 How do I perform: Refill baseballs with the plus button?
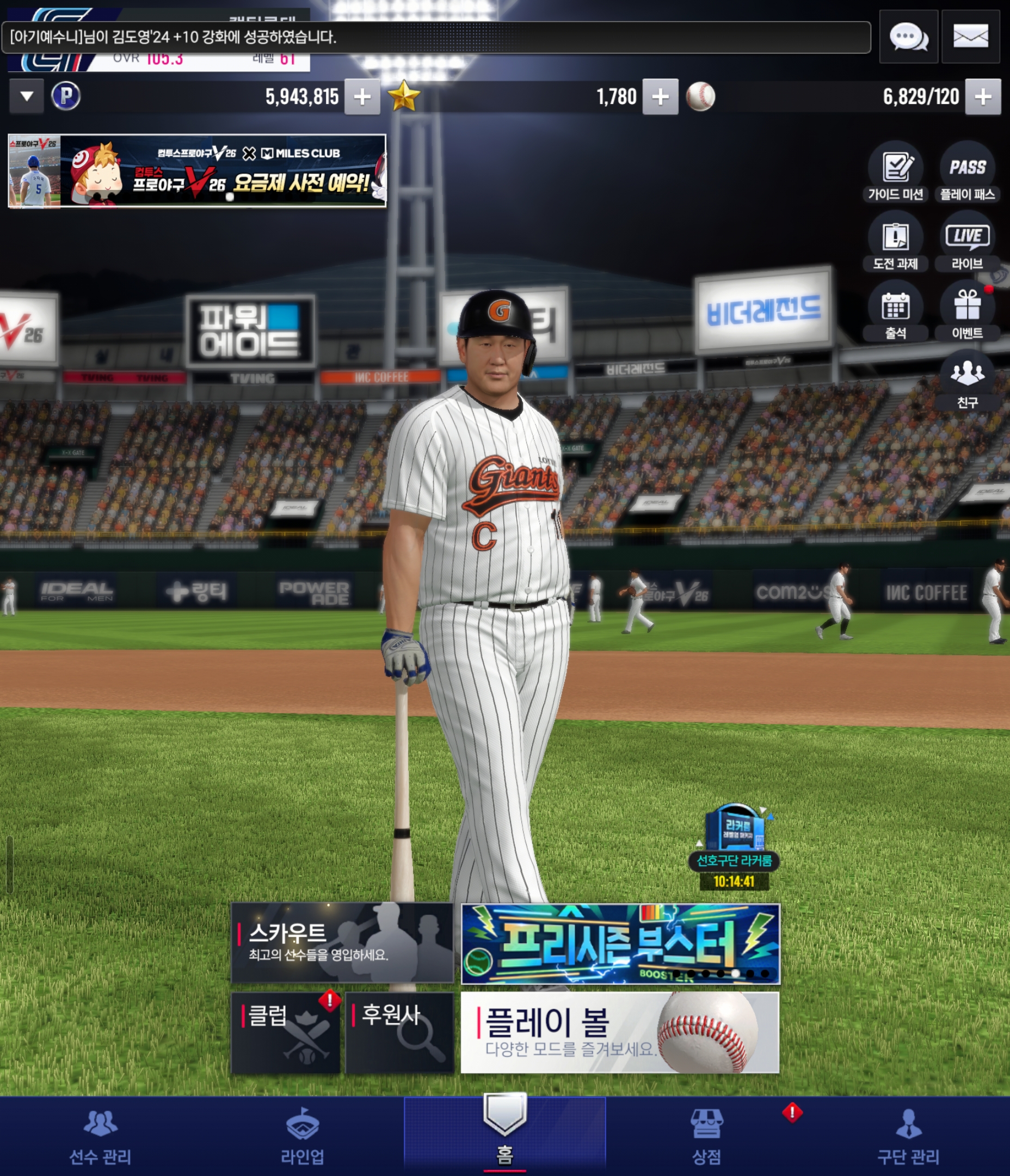983,97
